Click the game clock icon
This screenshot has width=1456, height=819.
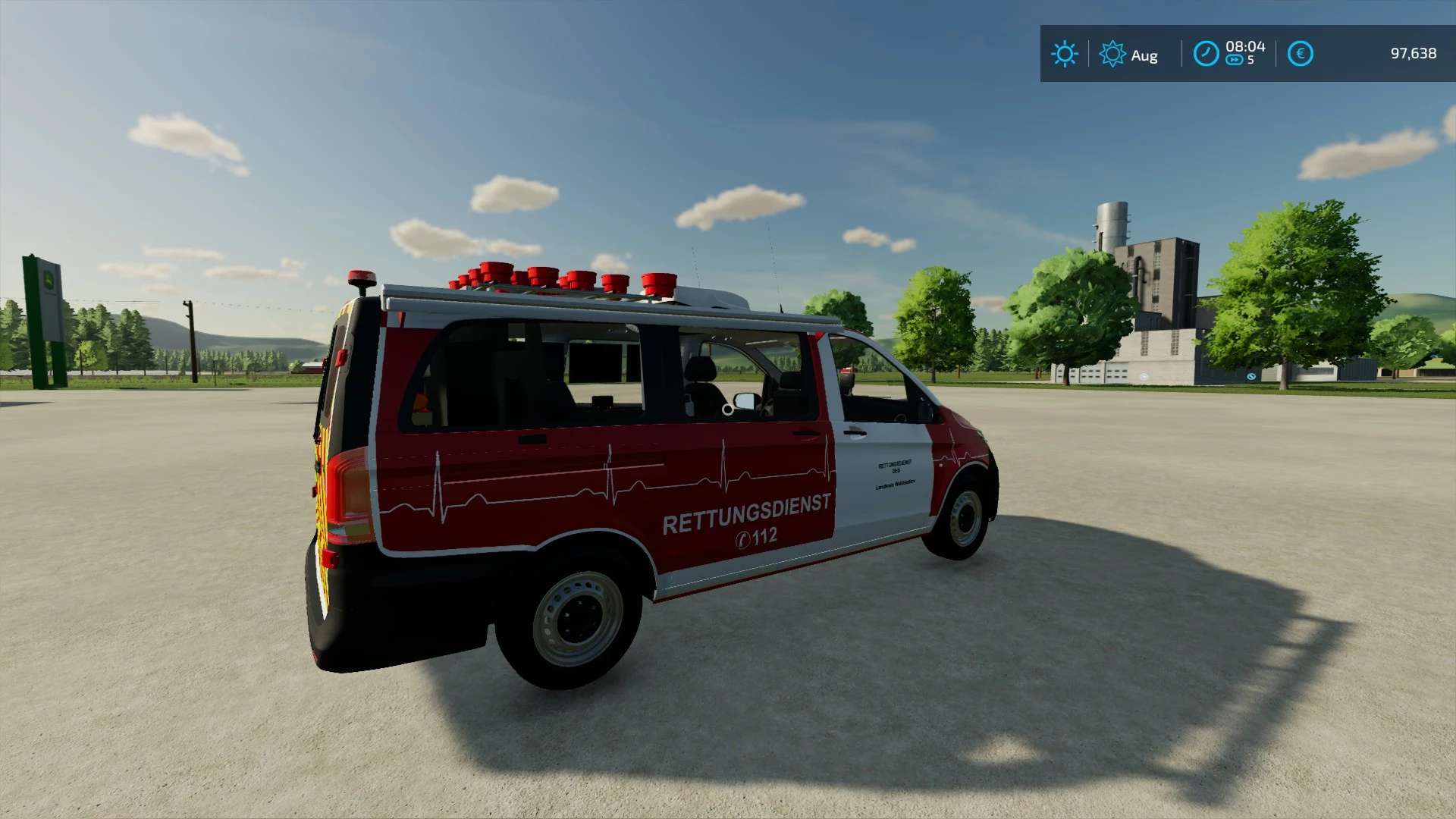[x=1206, y=54]
